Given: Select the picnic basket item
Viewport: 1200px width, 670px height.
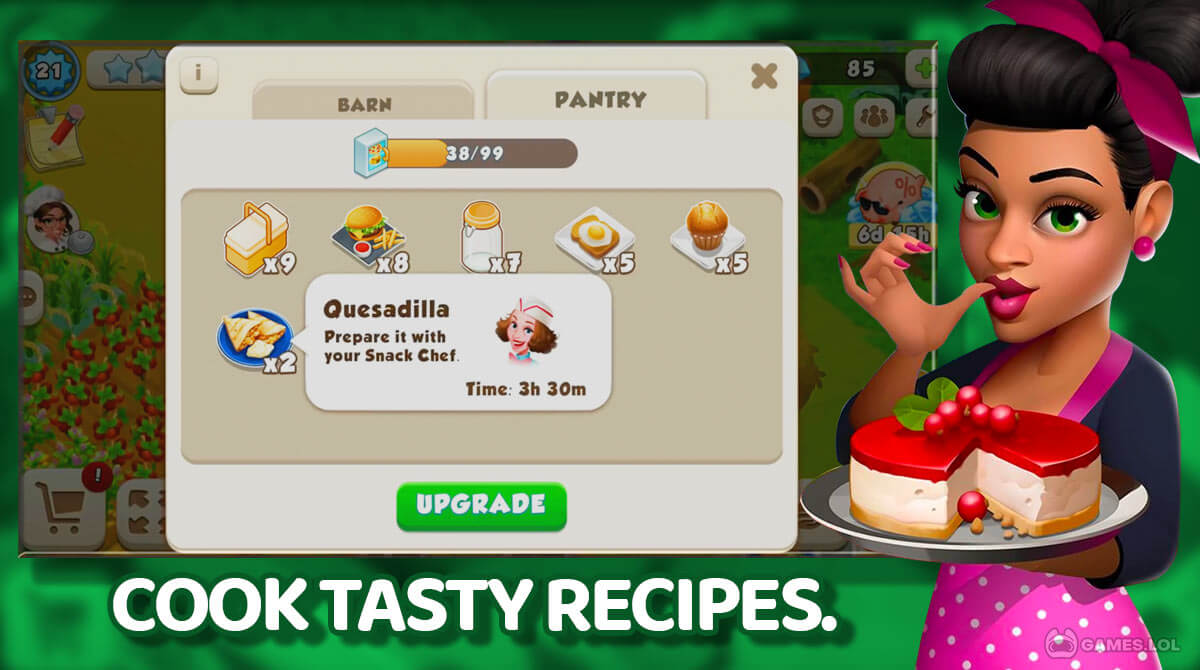Looking at the screenshot, I should (251, 237).
